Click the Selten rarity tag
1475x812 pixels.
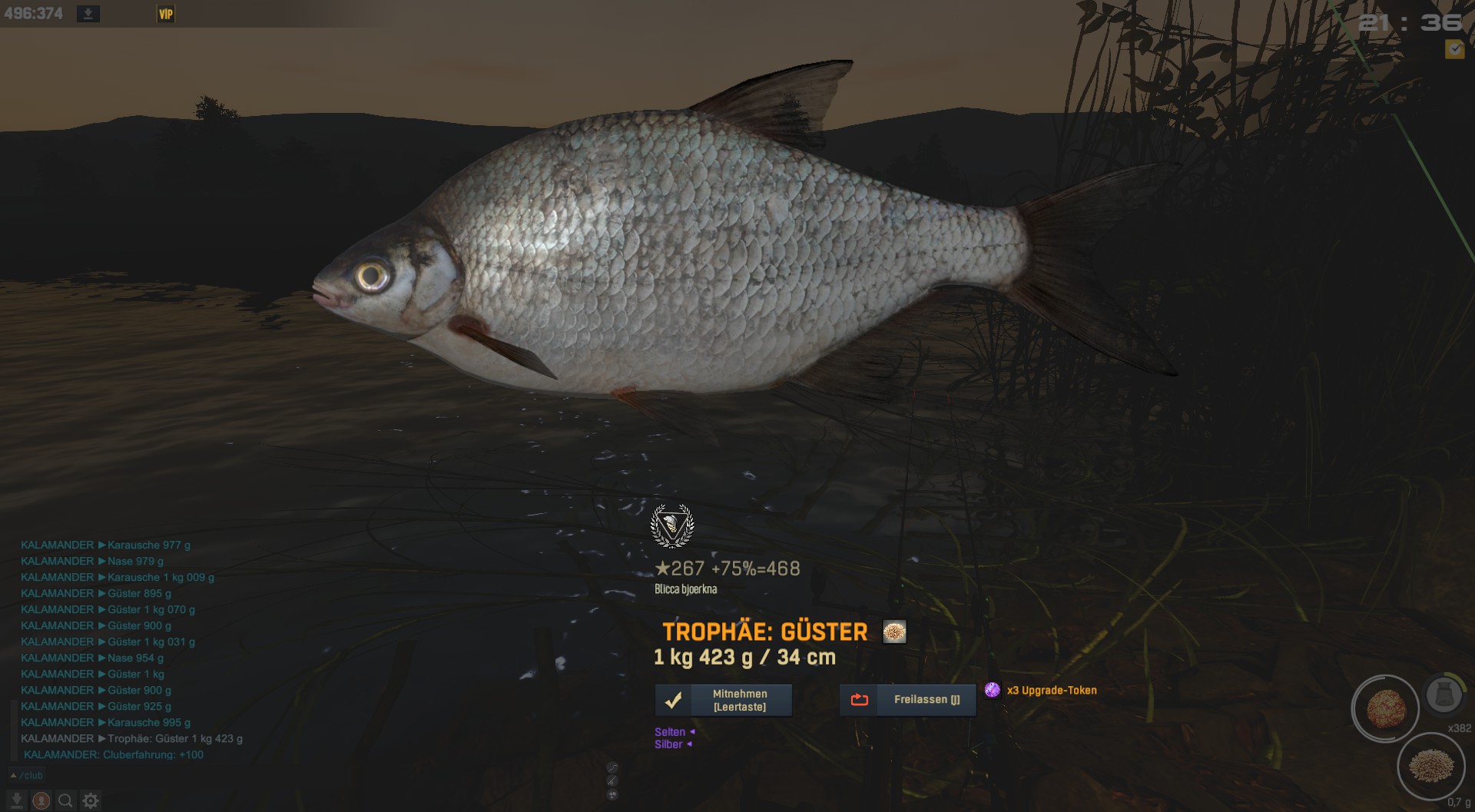coord(670,732)
